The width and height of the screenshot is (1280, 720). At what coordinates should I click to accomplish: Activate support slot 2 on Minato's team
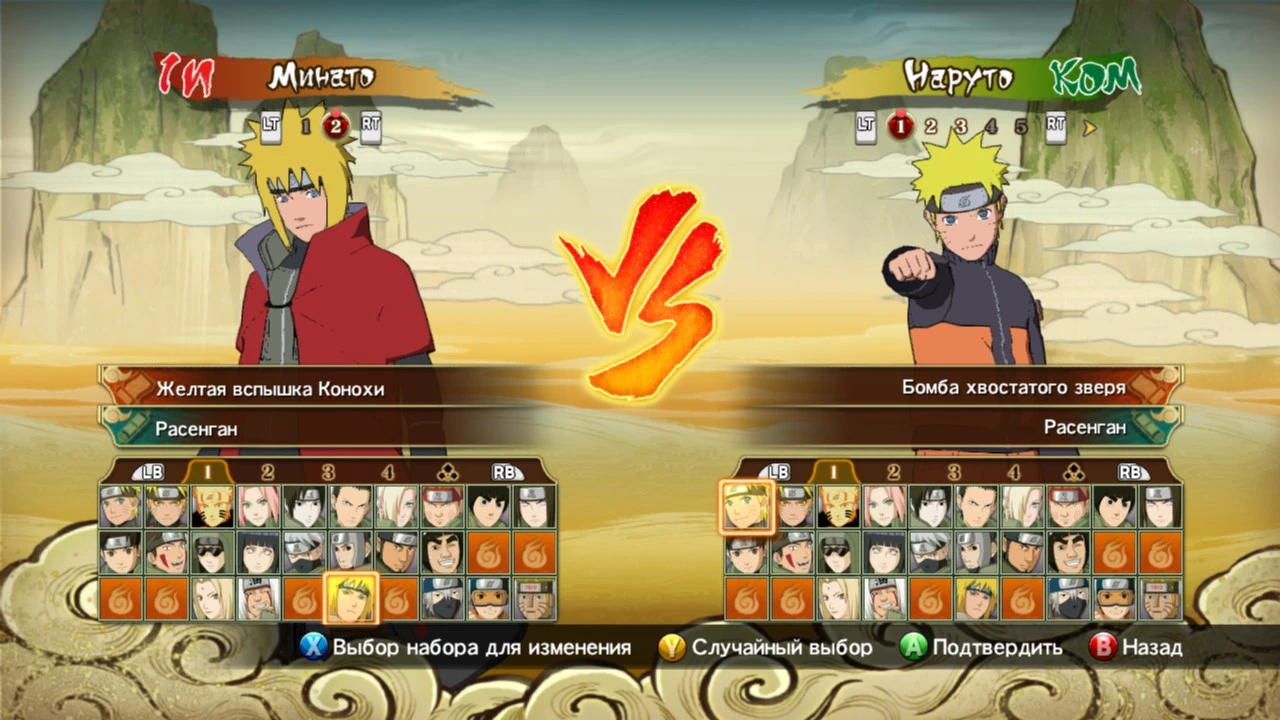pyautogui.click(x=336, y=127)
